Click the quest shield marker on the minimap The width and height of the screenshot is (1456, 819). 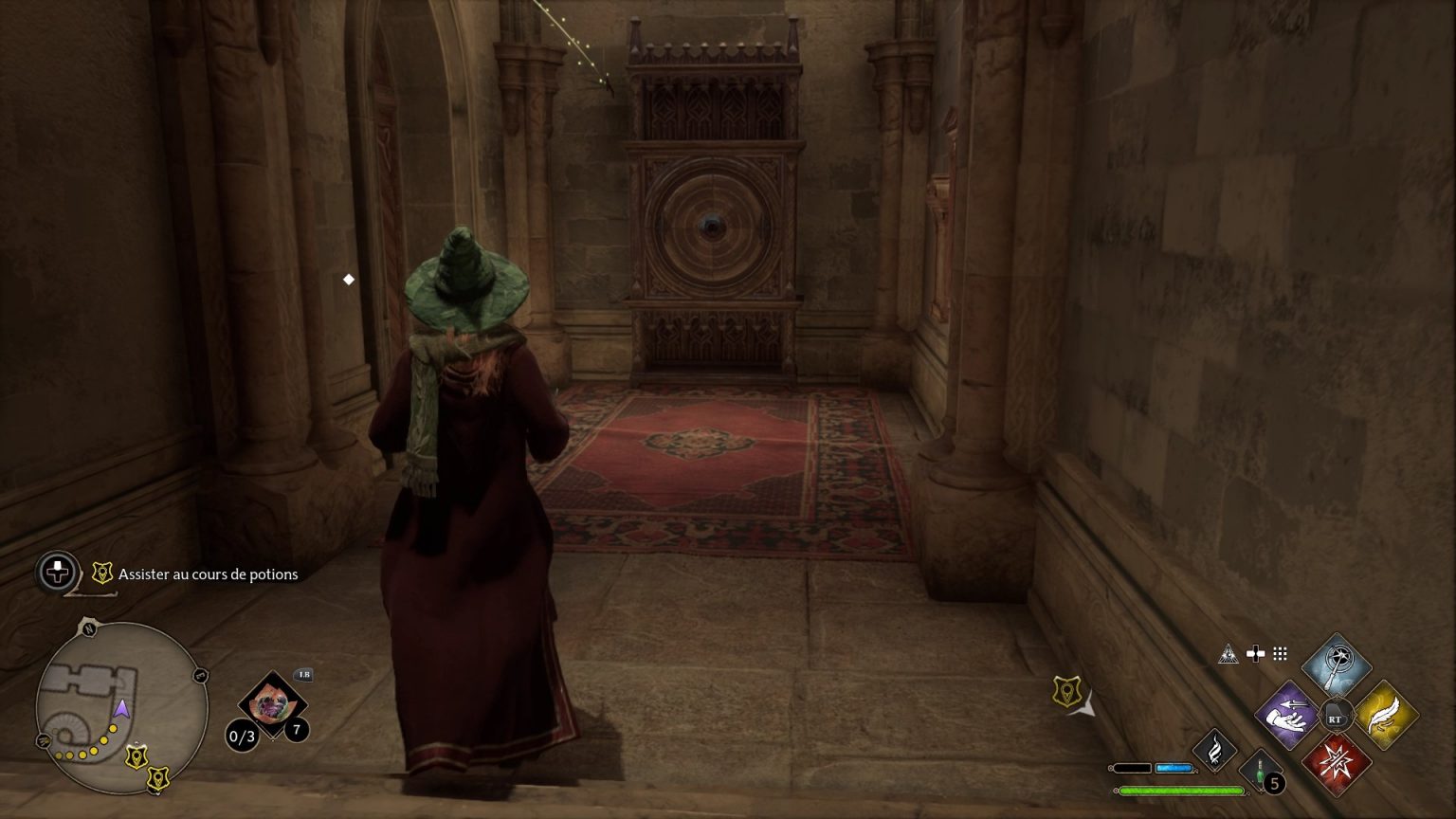tap(136, 755)
